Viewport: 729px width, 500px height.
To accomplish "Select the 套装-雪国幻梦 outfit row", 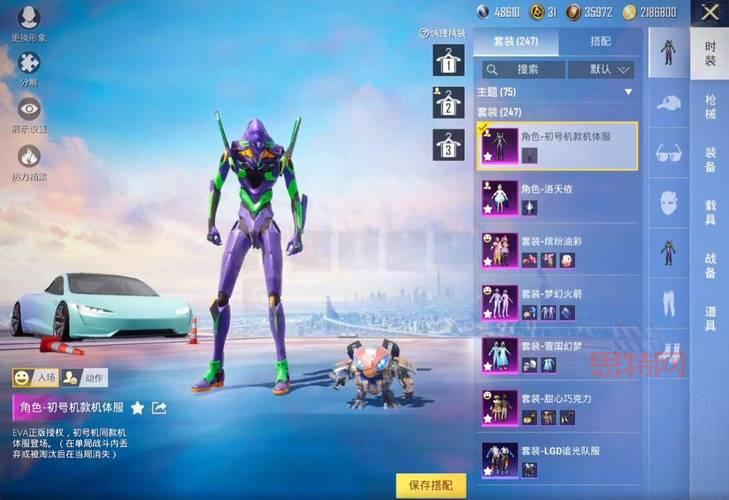I will 557,355.
